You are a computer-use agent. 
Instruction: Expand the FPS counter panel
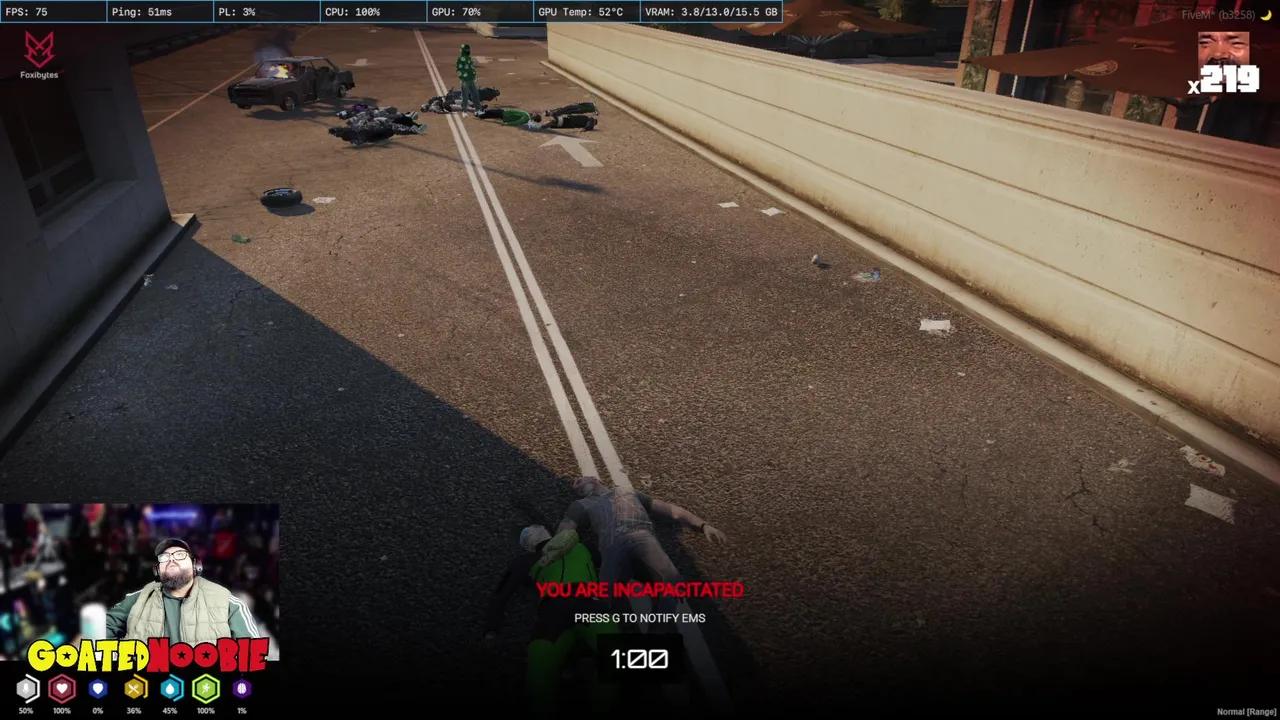[x=50, y=13]
